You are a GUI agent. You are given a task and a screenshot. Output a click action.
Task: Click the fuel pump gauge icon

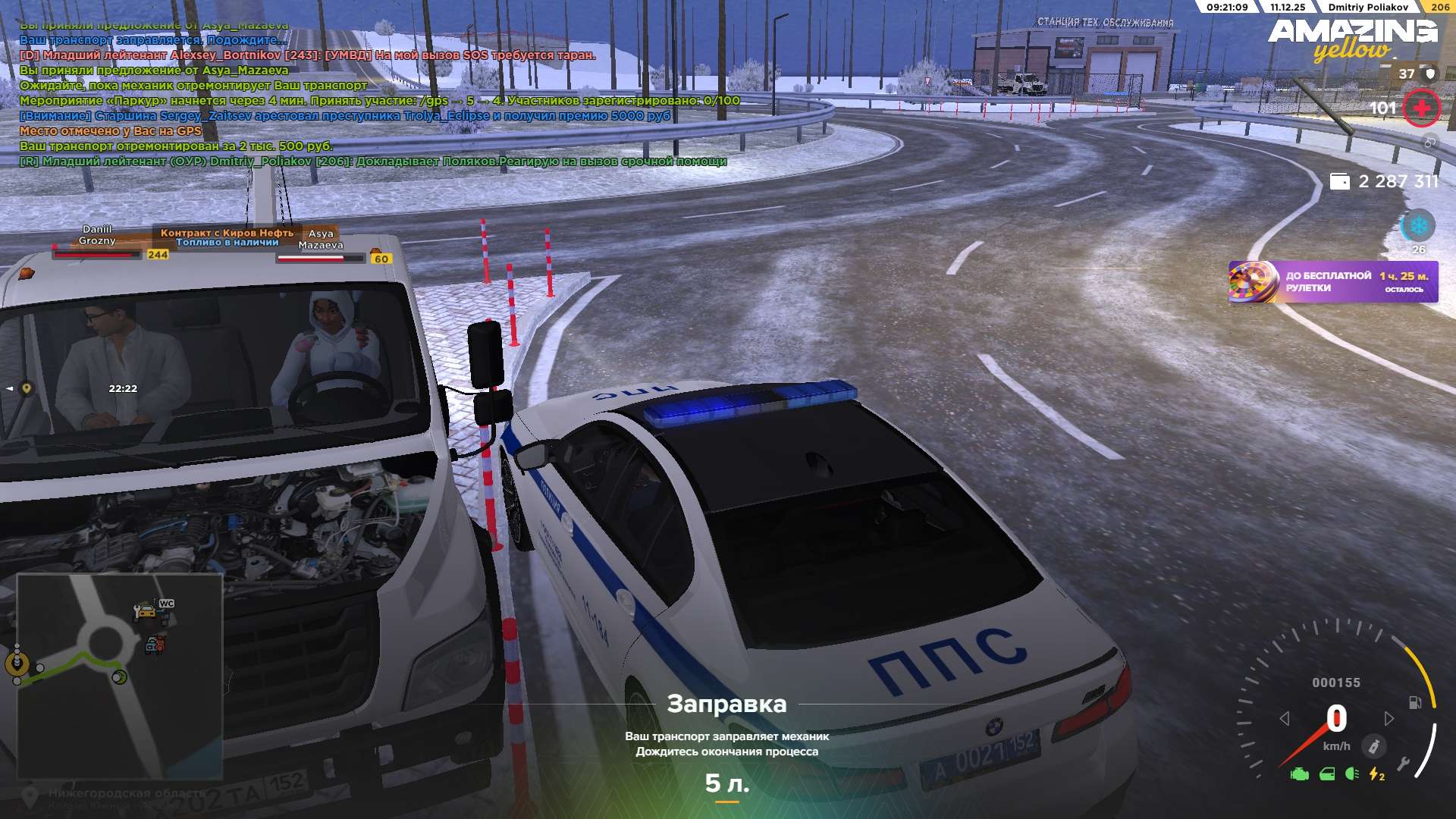tap(1415, 702)
